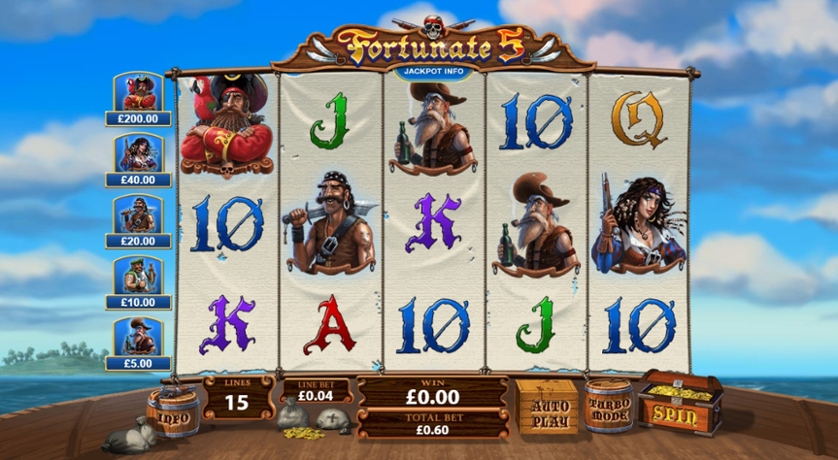Open the Info barrel

click(x=173, y=411)
